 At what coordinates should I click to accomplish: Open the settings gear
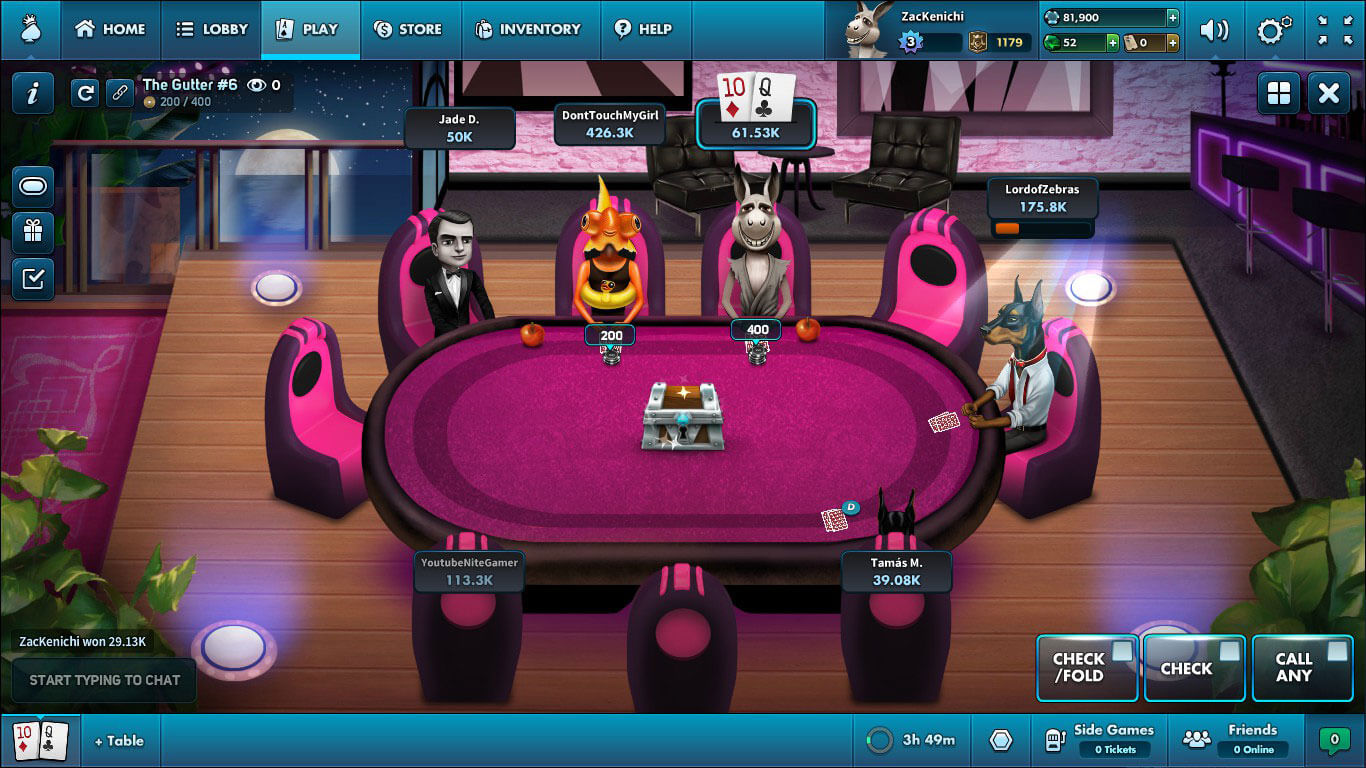[1273, 30]
